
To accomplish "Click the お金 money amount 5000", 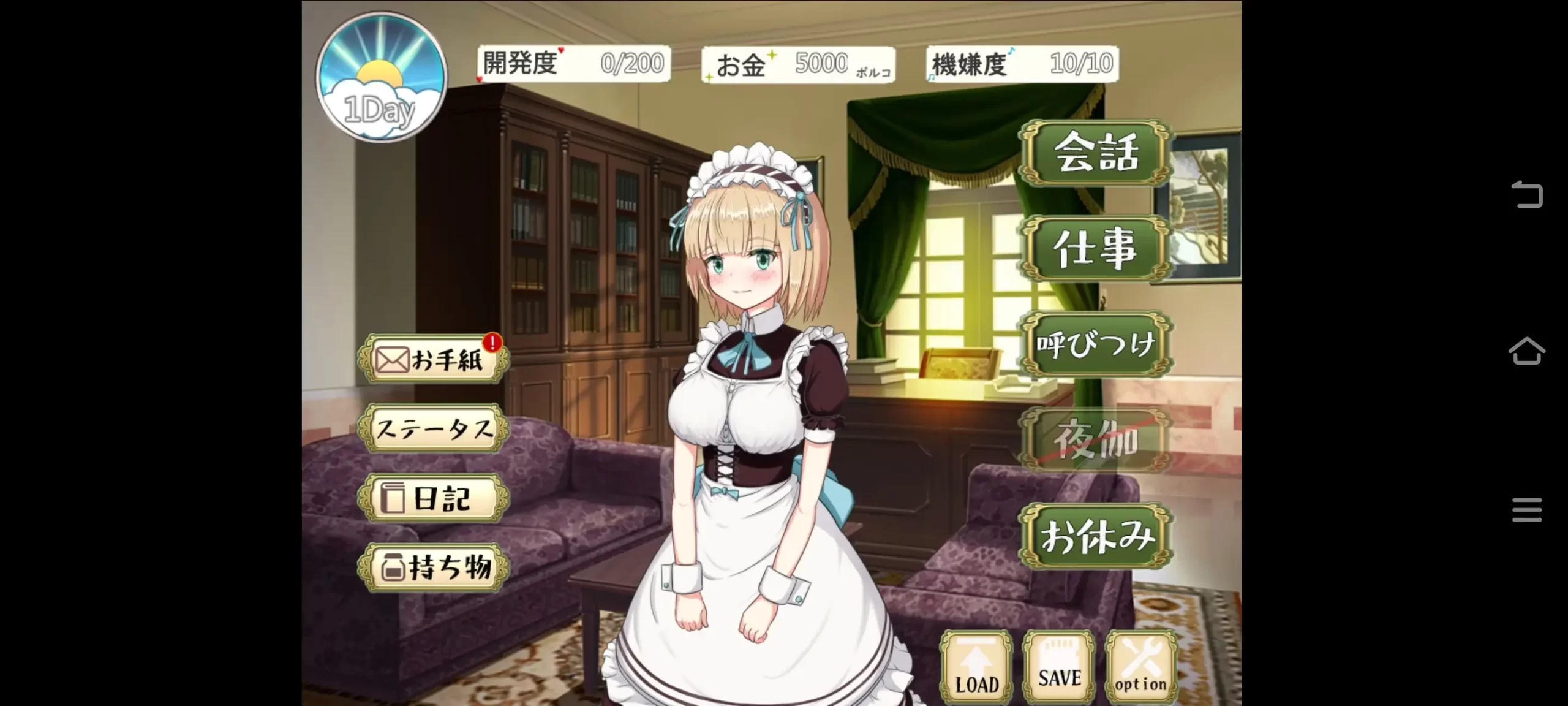I will [x=821, y=61].
